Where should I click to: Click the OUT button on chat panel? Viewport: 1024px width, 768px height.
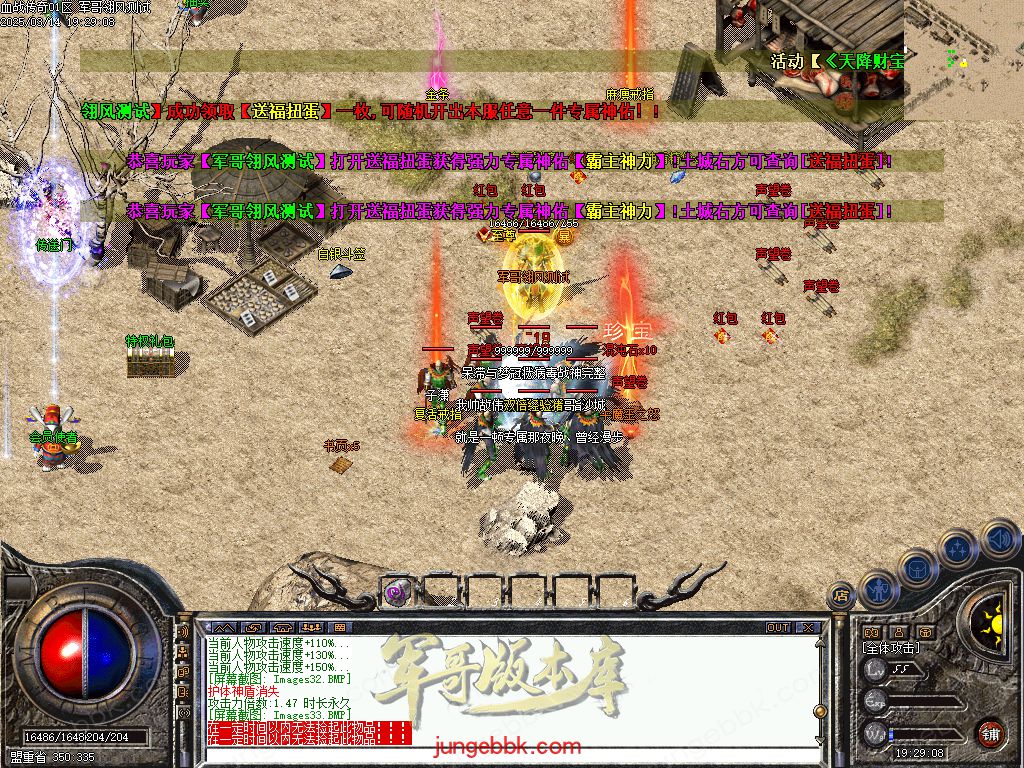coord(778,628)
